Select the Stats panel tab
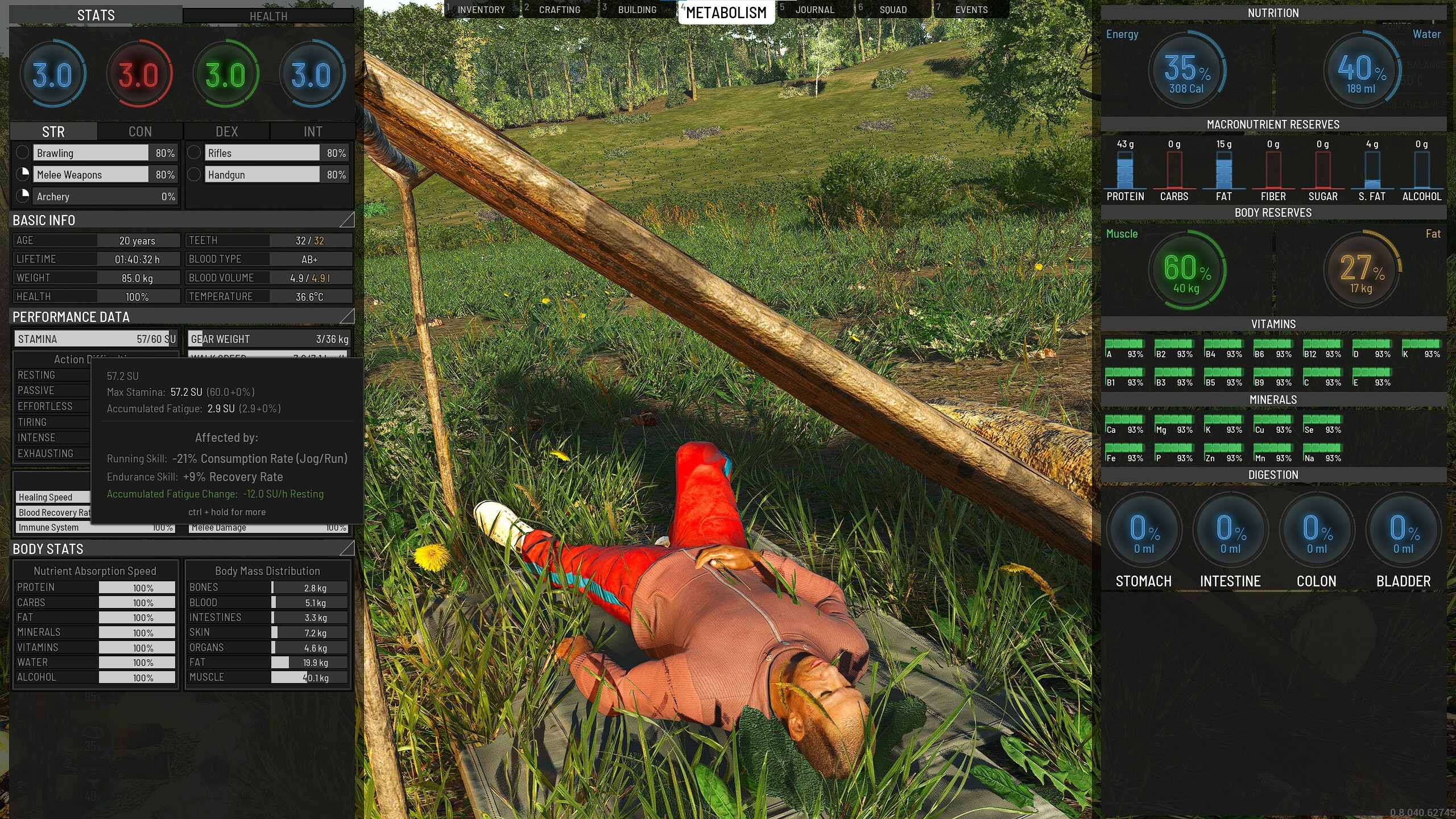 pyautogui.click(x=96, y=15)
